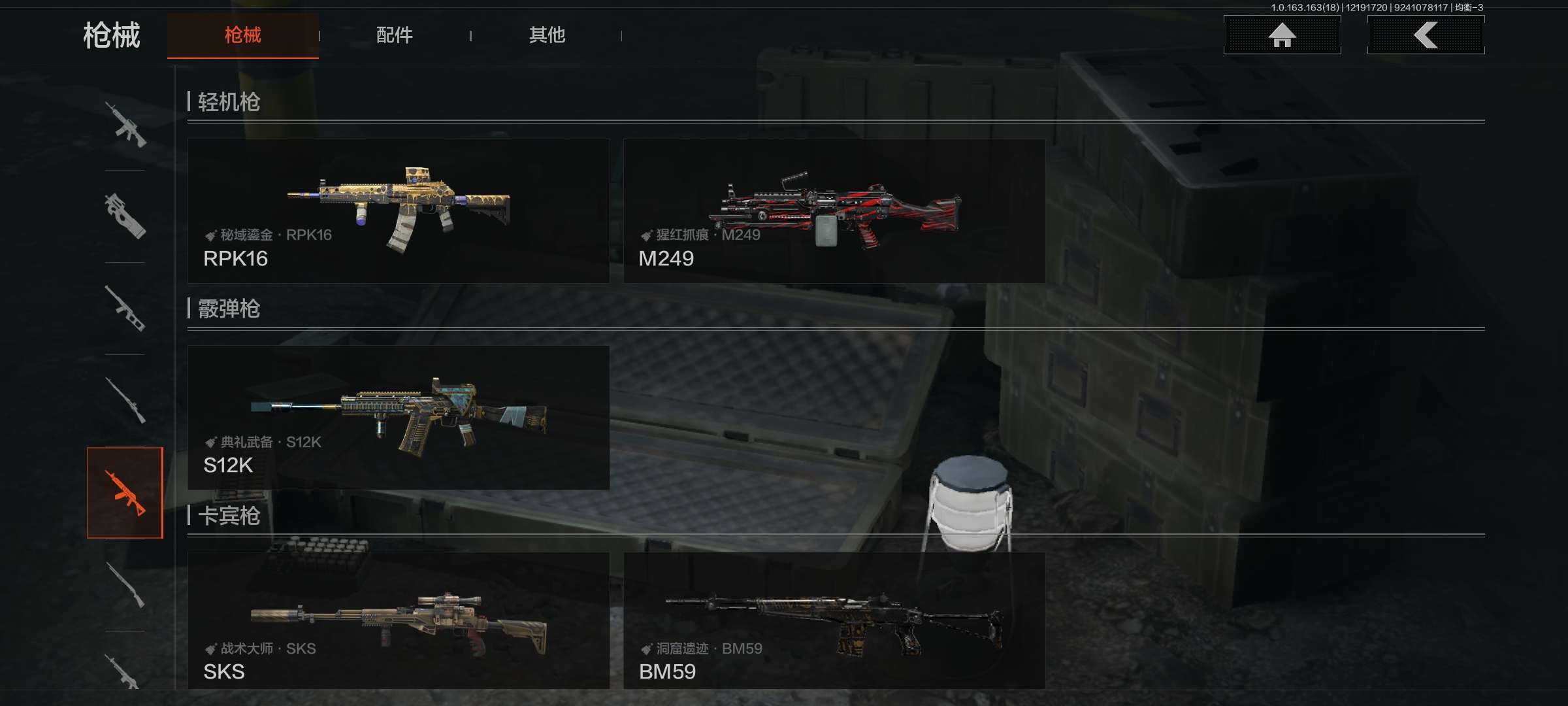Choose the red M249 weapon card
Viewport: 1568px width, 706px height.
click(834, 210)
